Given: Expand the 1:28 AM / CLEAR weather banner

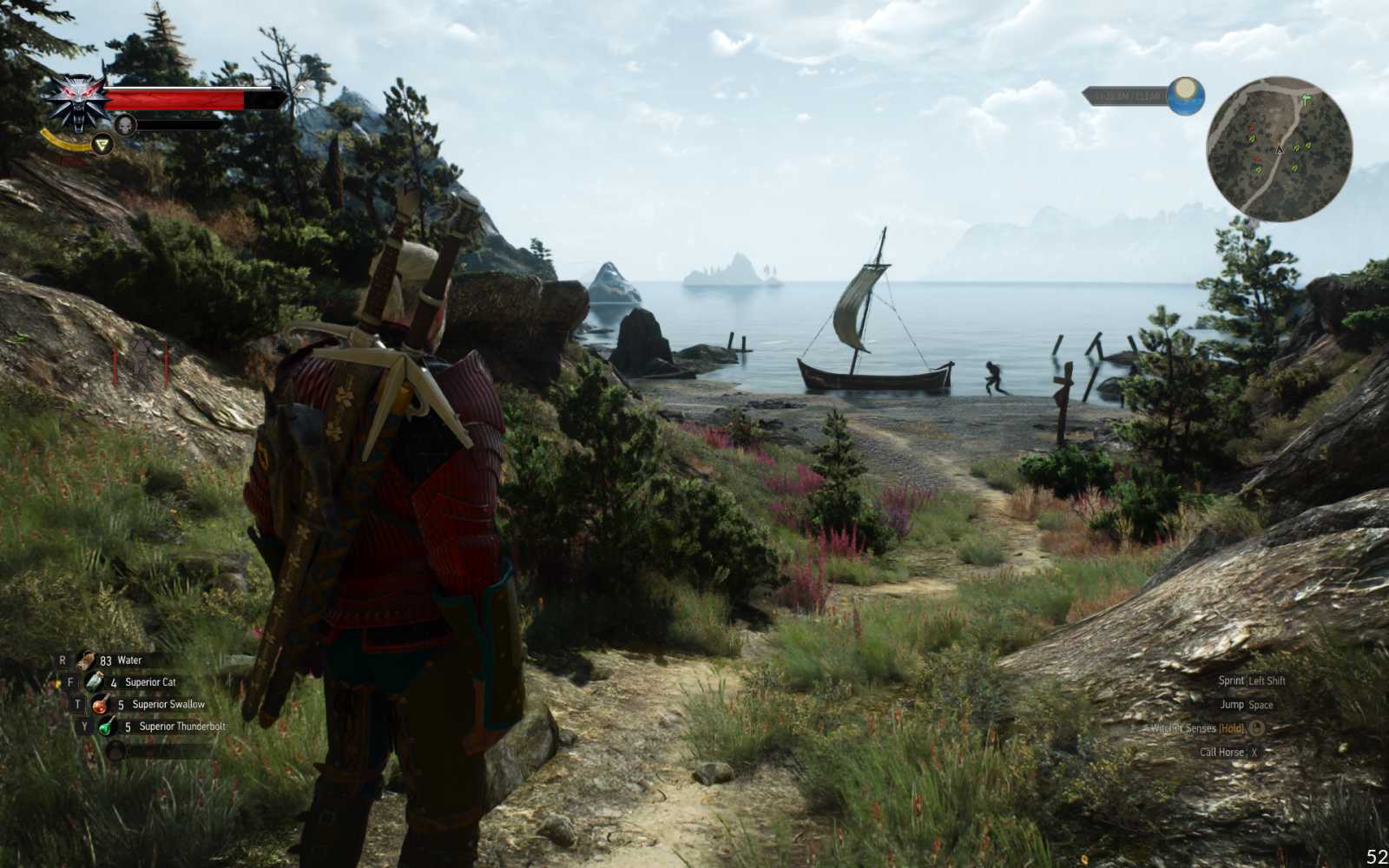Looking at the screenshot, I should pos(1127,95).
